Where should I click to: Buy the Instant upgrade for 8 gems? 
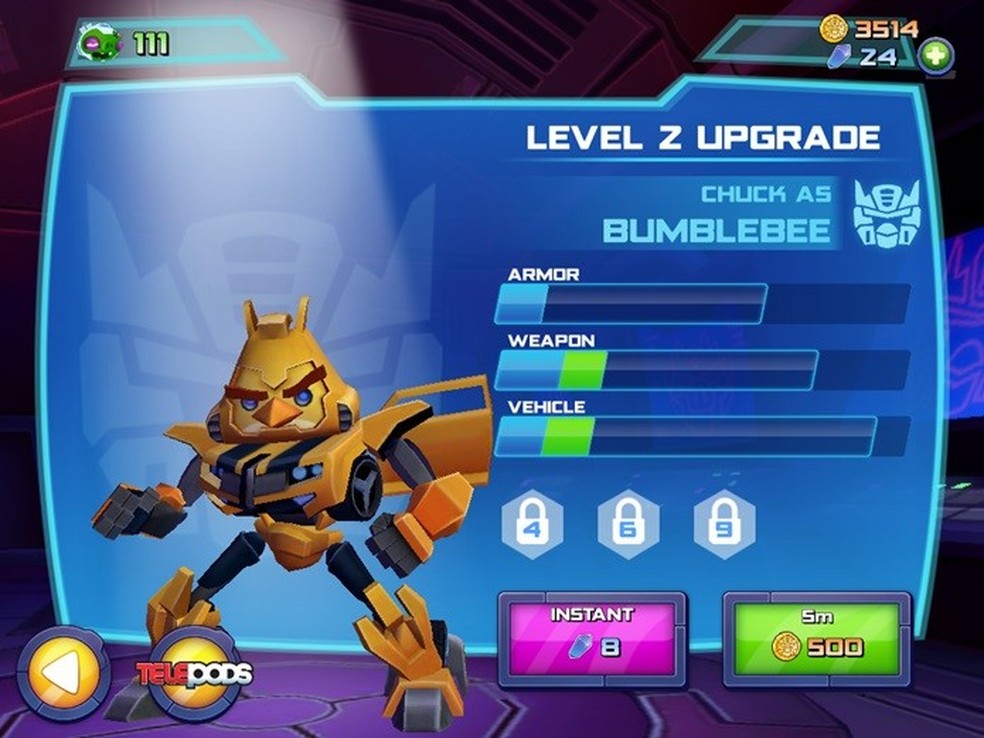point(592,639)
